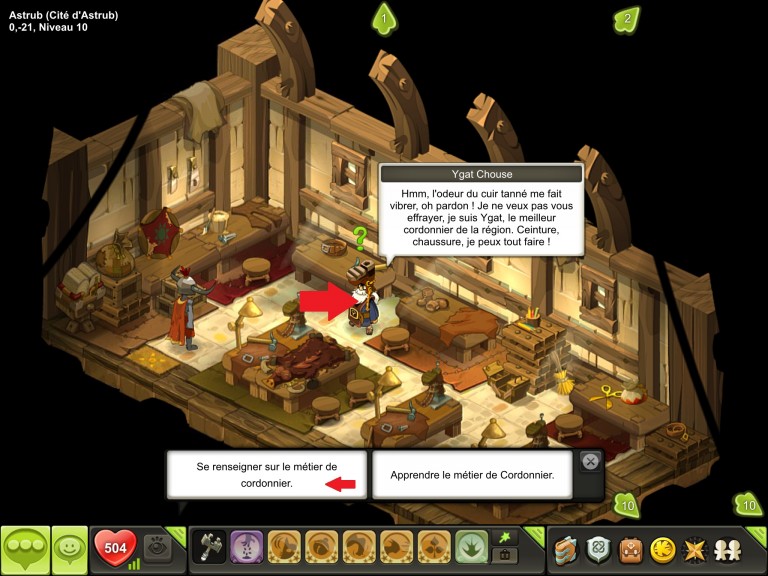Open the smiley emotes menu
Image resolution: width=768 pixels, height=576 pixels.
pos(69,549)
